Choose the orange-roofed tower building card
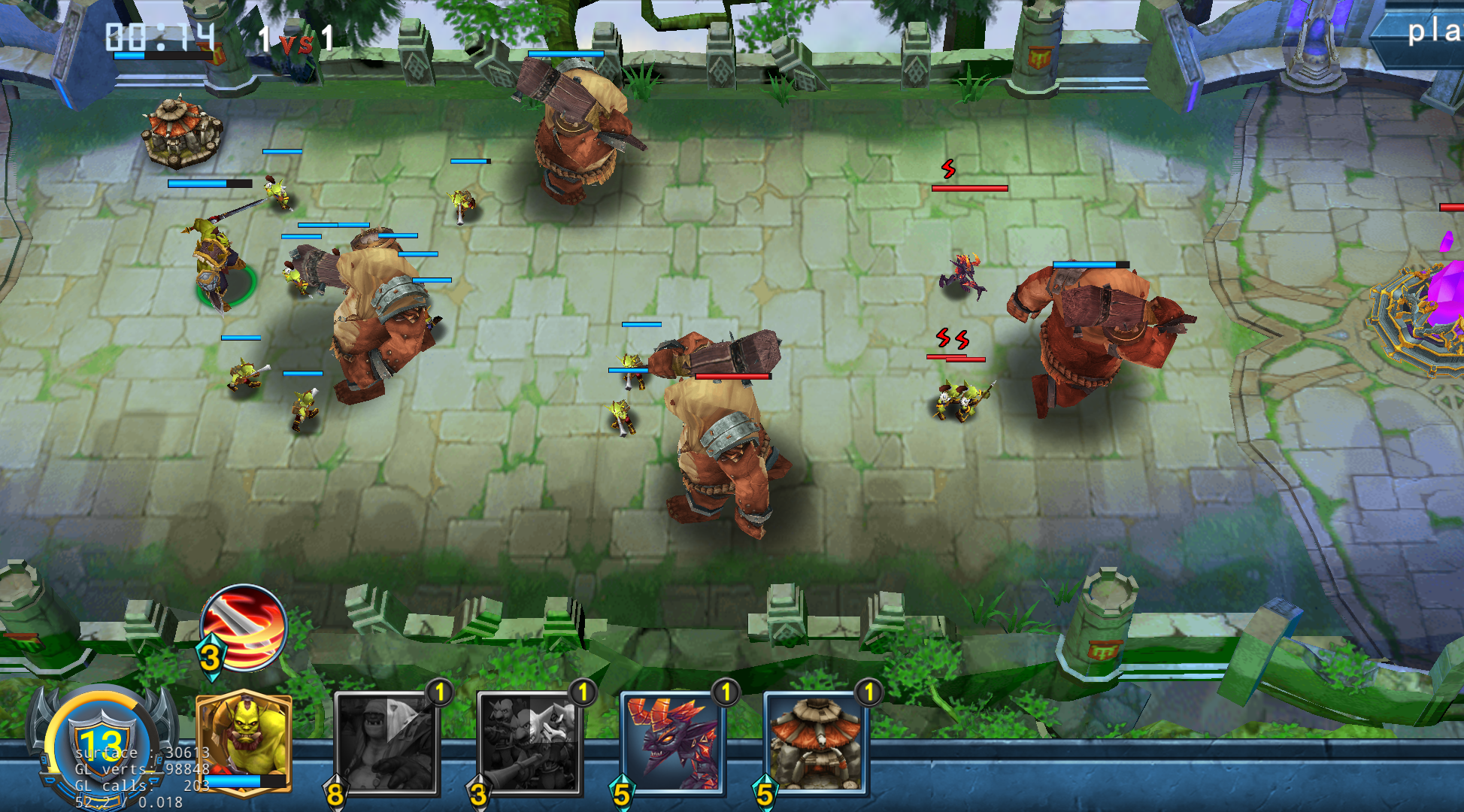1464x812 pixels. (815, 743)
